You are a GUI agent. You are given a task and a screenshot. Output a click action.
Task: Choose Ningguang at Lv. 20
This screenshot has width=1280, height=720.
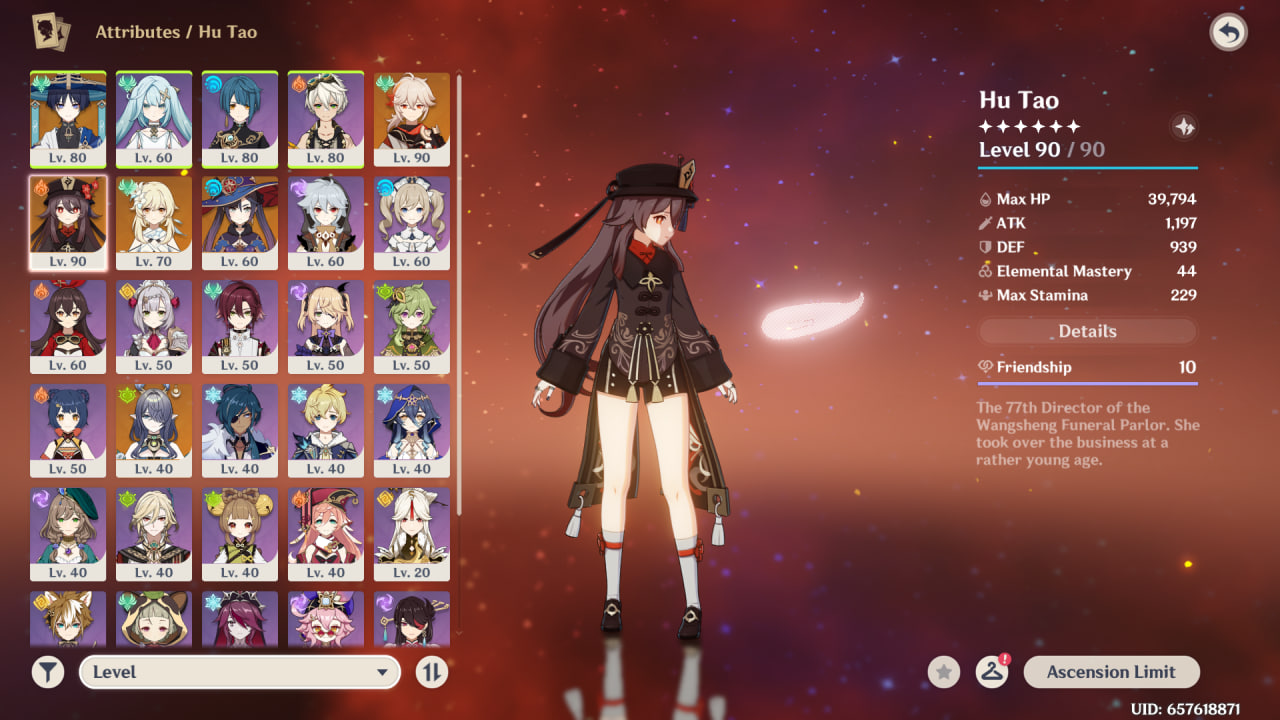click(x=412, y=535)
